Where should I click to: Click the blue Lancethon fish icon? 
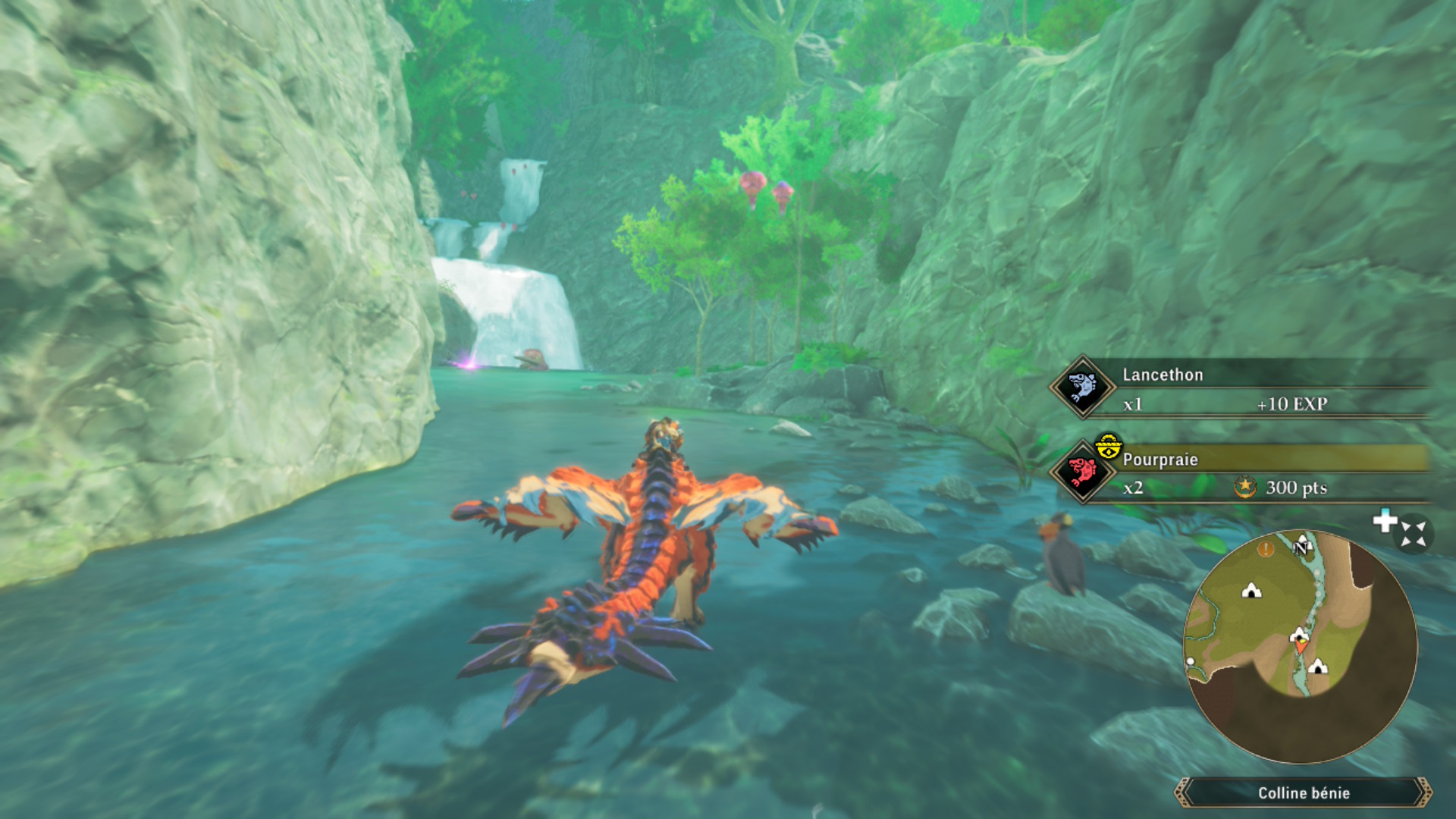[1082, 387]
